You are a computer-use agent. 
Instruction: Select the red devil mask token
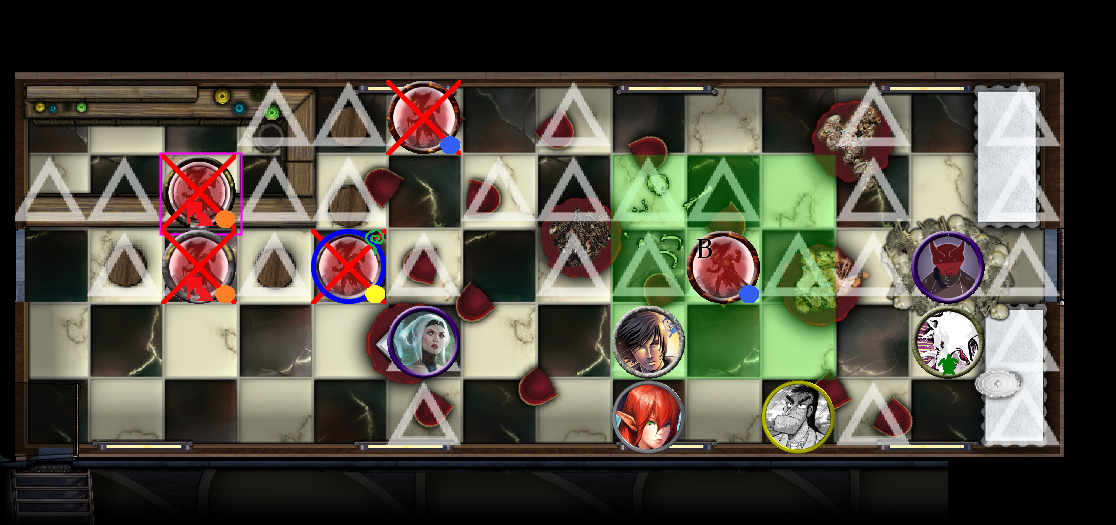tap(947, 267)
